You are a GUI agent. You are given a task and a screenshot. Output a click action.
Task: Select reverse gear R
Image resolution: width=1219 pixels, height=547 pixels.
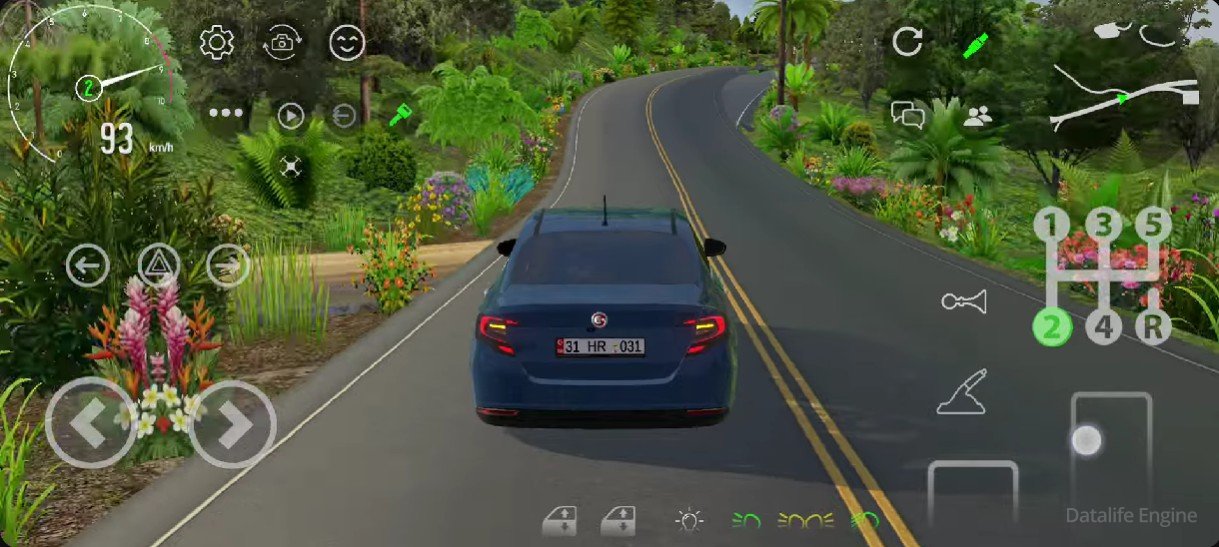tap(1152, 326)
